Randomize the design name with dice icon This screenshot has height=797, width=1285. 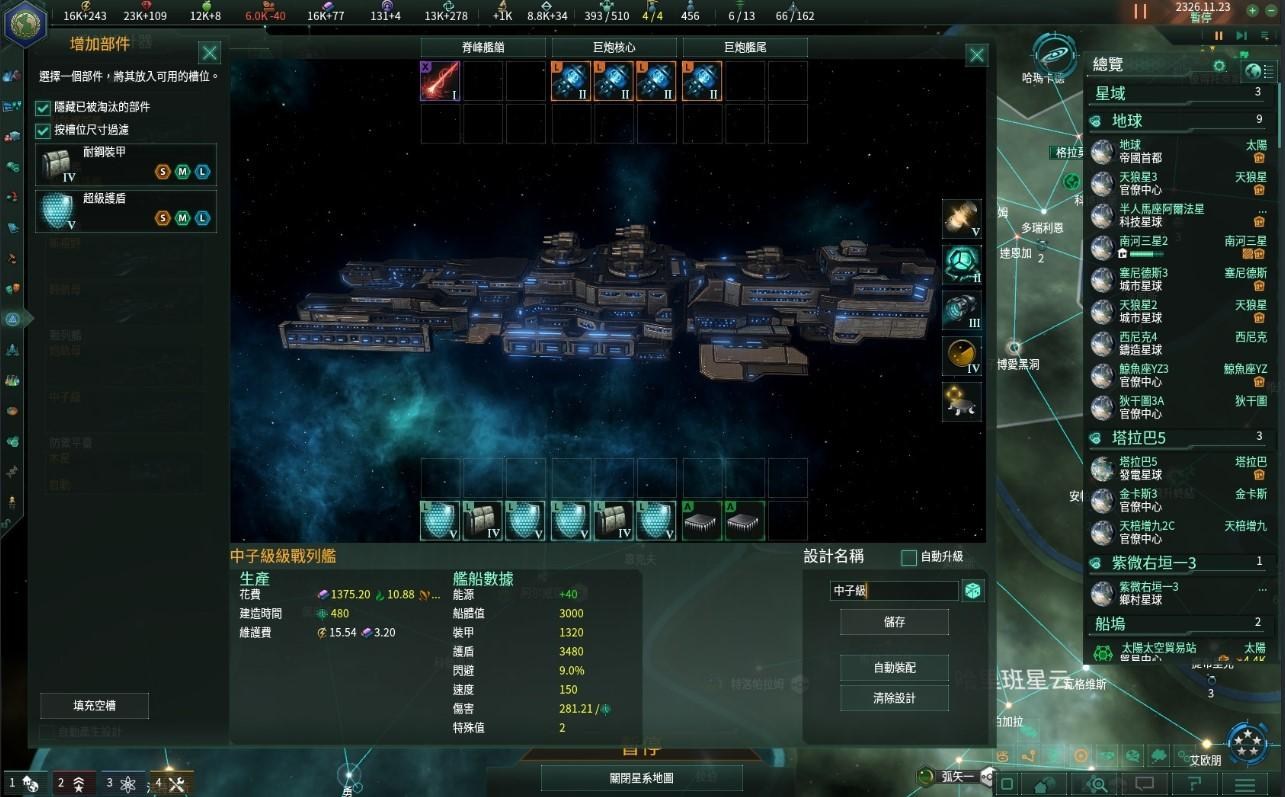pyautogui.click(x=972, y=591)
